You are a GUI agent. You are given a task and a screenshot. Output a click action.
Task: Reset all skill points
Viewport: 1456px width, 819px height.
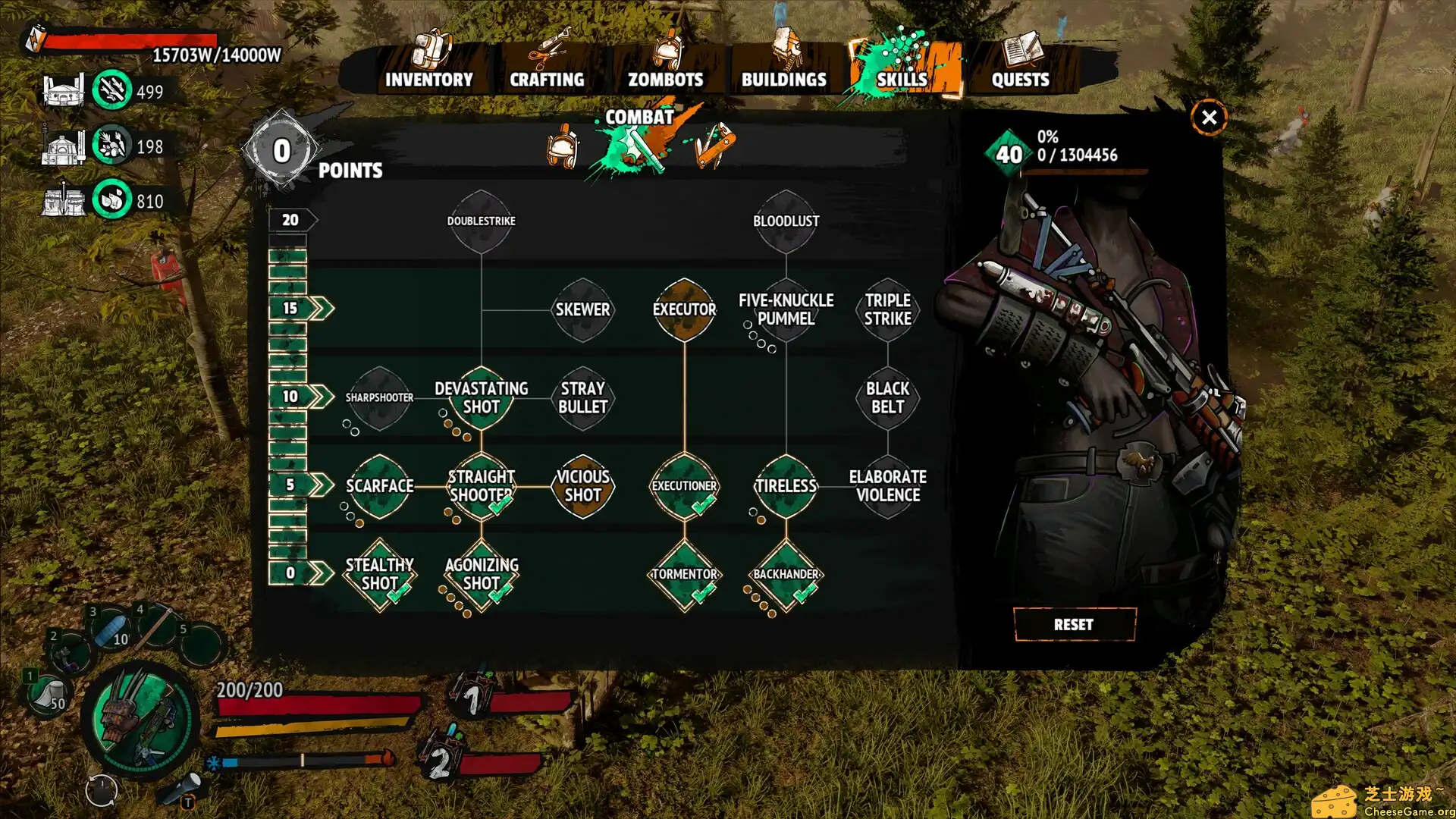1074,624
